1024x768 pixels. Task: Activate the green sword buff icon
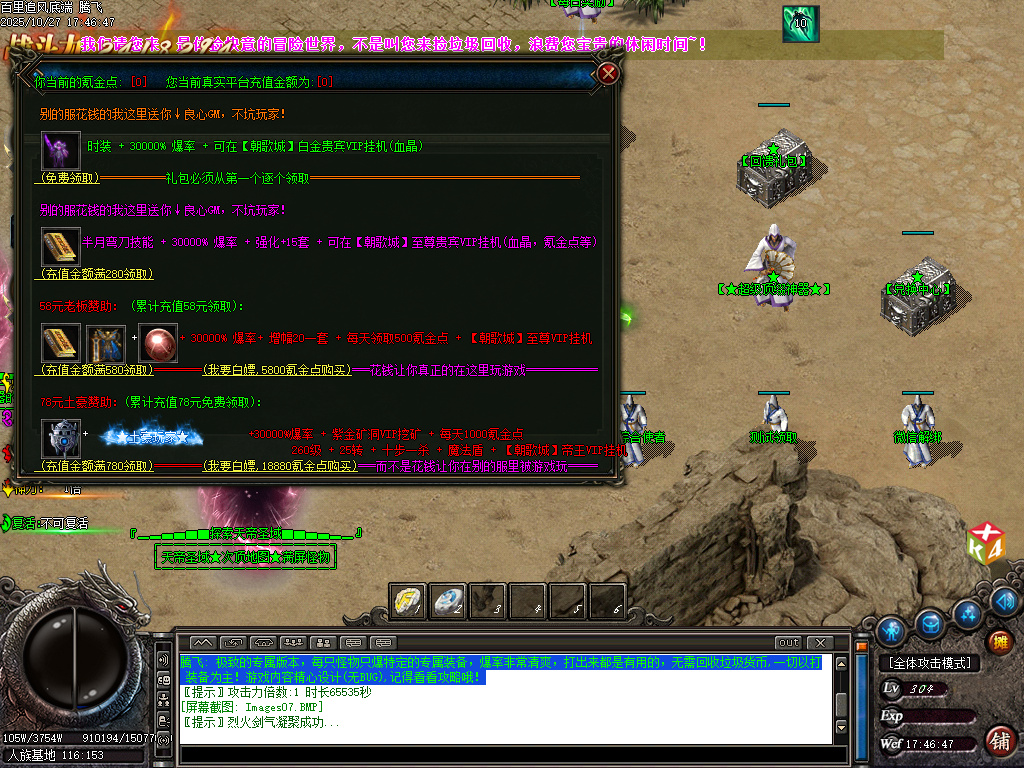click(800, 22)
